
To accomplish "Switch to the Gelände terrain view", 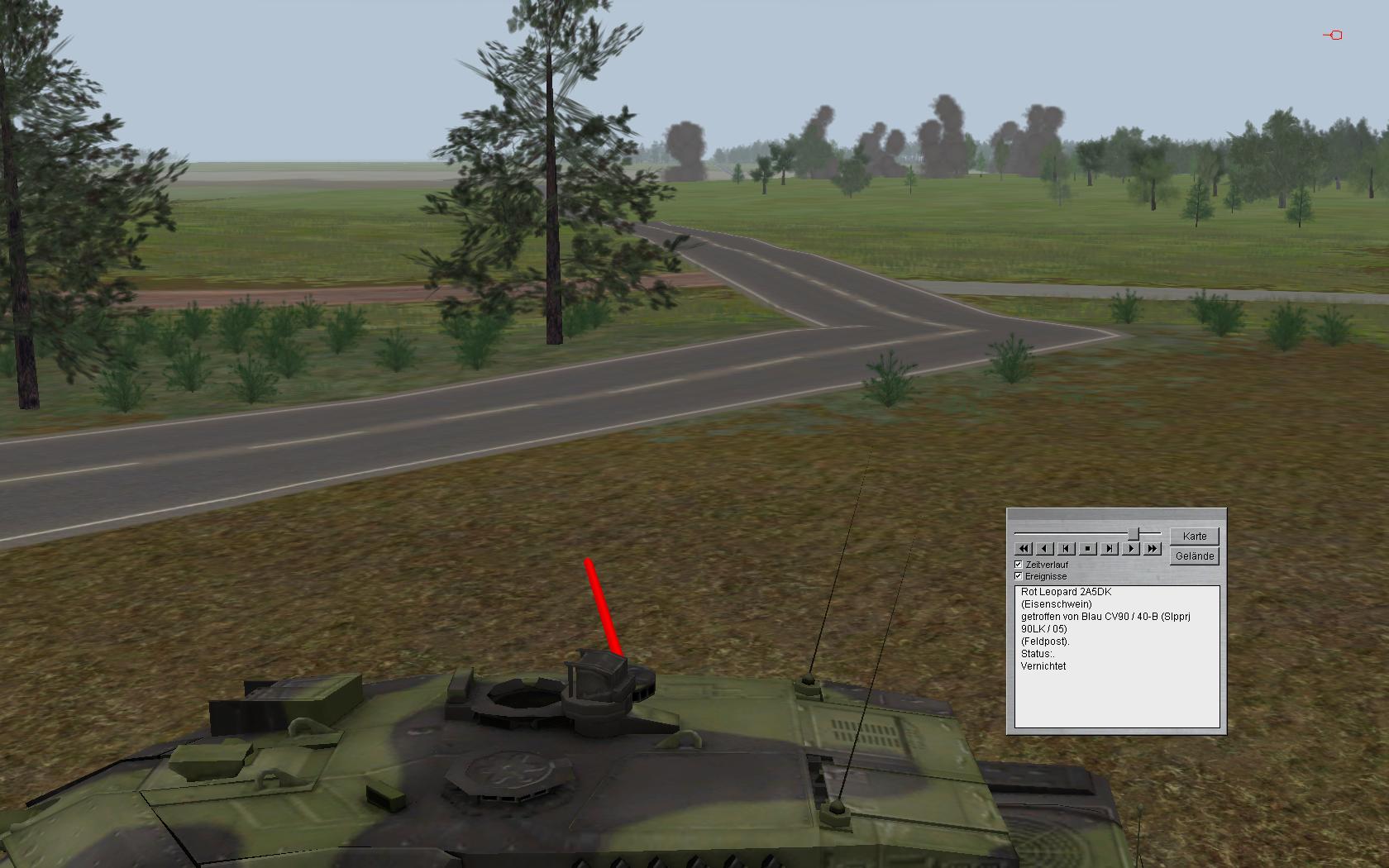I will tap(1195, 556).
